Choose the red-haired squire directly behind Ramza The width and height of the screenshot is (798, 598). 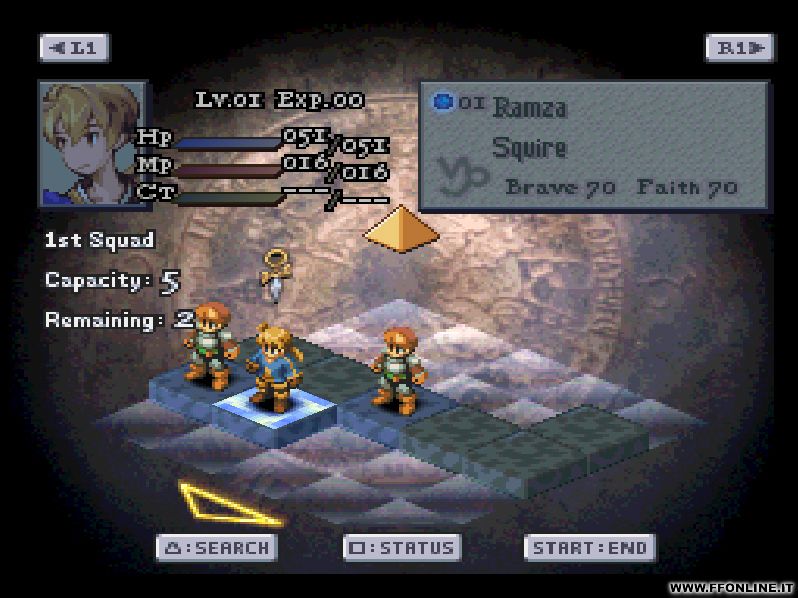click(209, 343)
